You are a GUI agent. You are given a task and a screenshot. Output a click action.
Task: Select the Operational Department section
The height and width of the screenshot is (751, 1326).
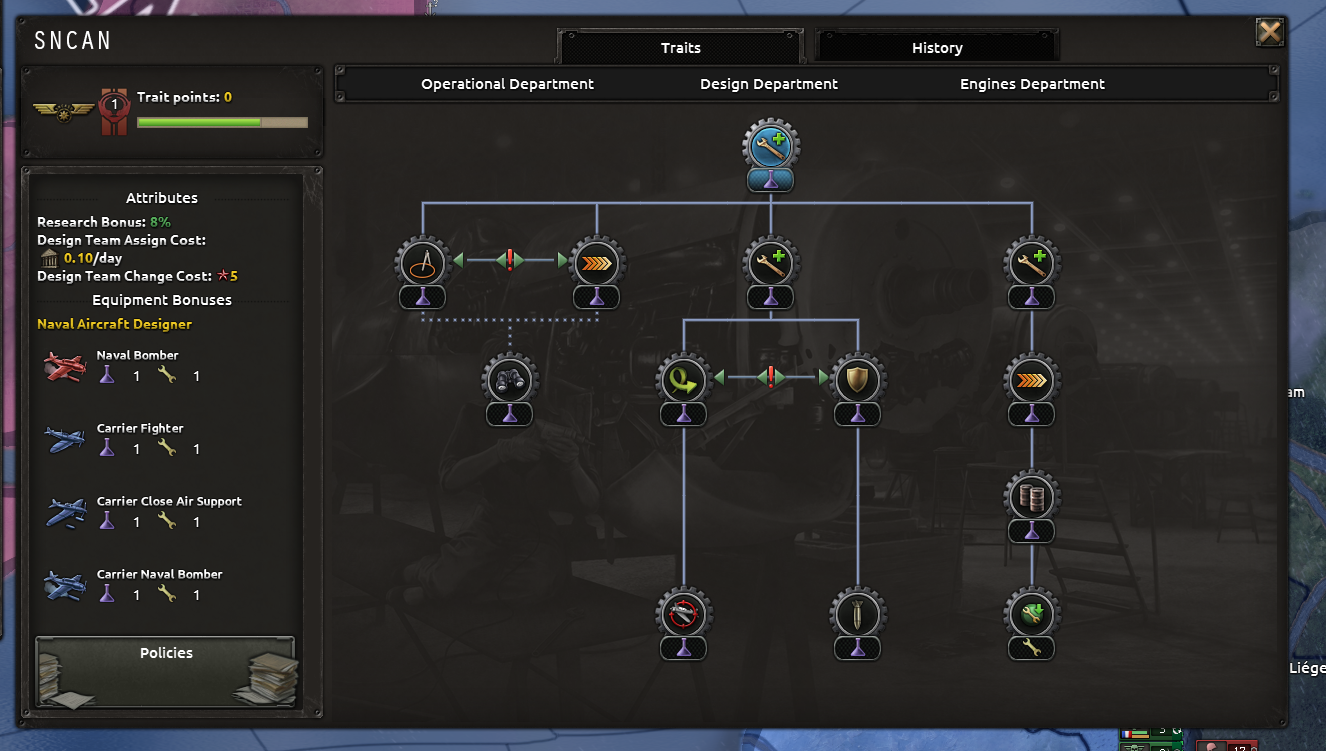tap(507, 84)
